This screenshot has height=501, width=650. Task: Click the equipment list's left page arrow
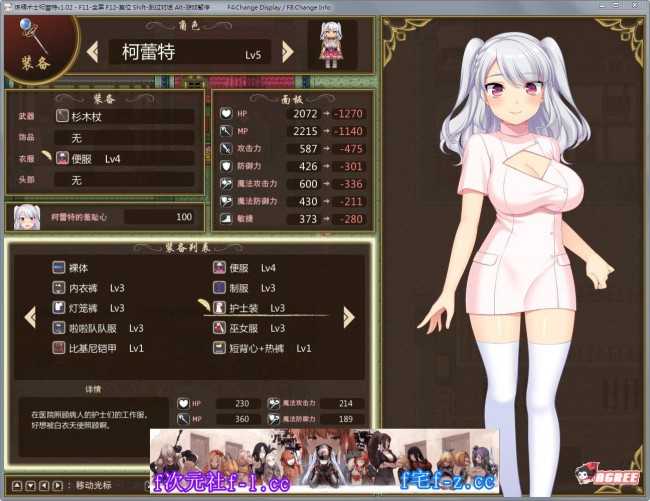[x=30, y=317]
